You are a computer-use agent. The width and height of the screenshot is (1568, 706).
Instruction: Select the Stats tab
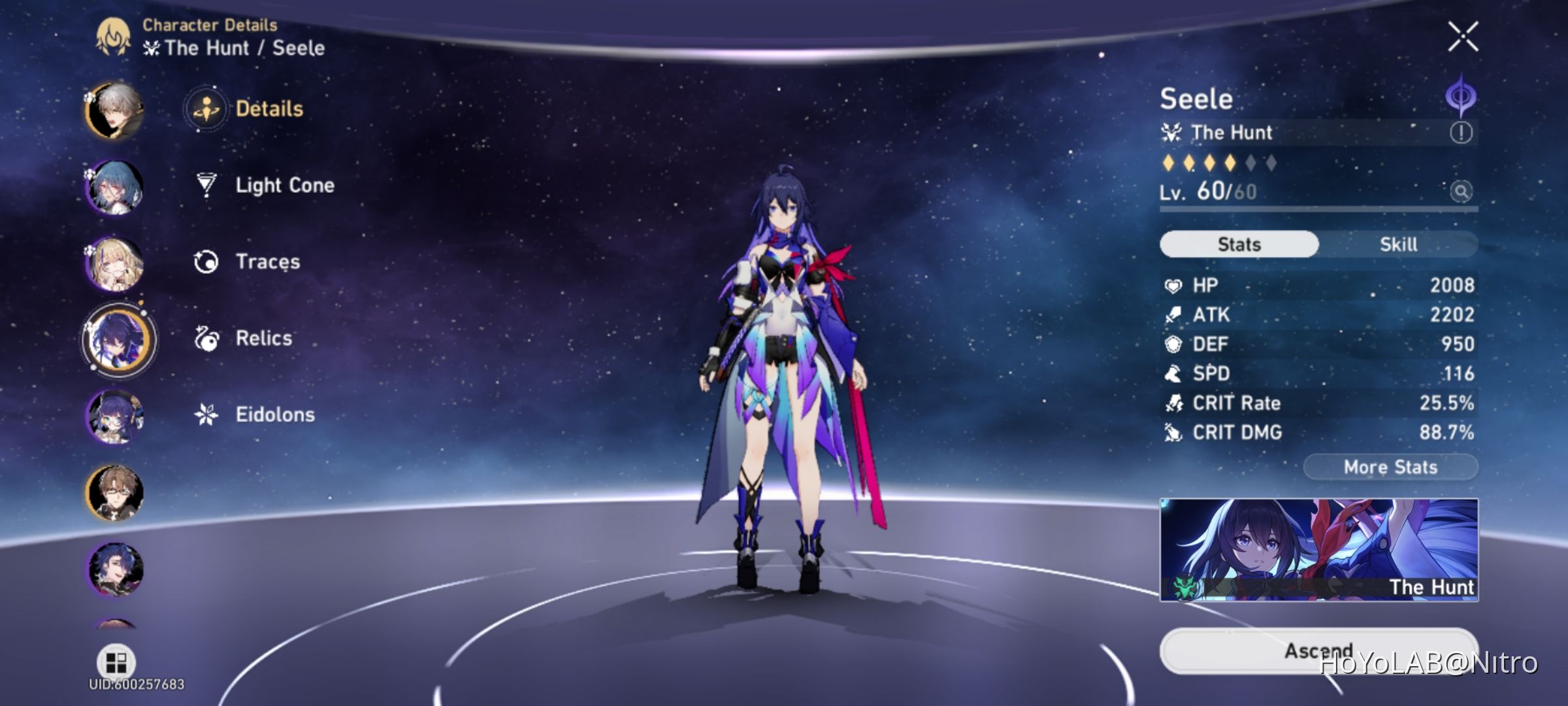1238,244
